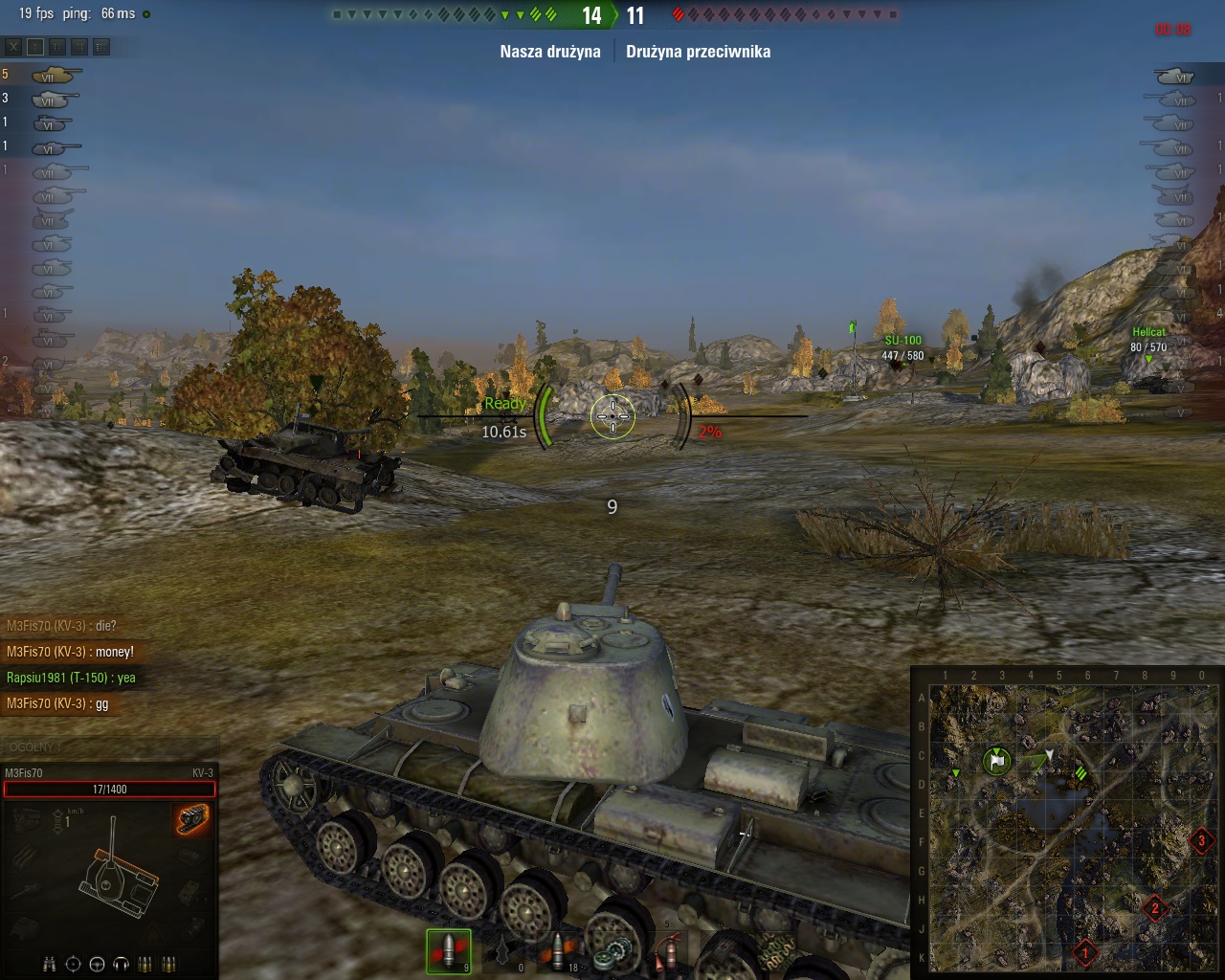Click the X button above the team list
1225x980 pixels.
[x=13, y=46]
